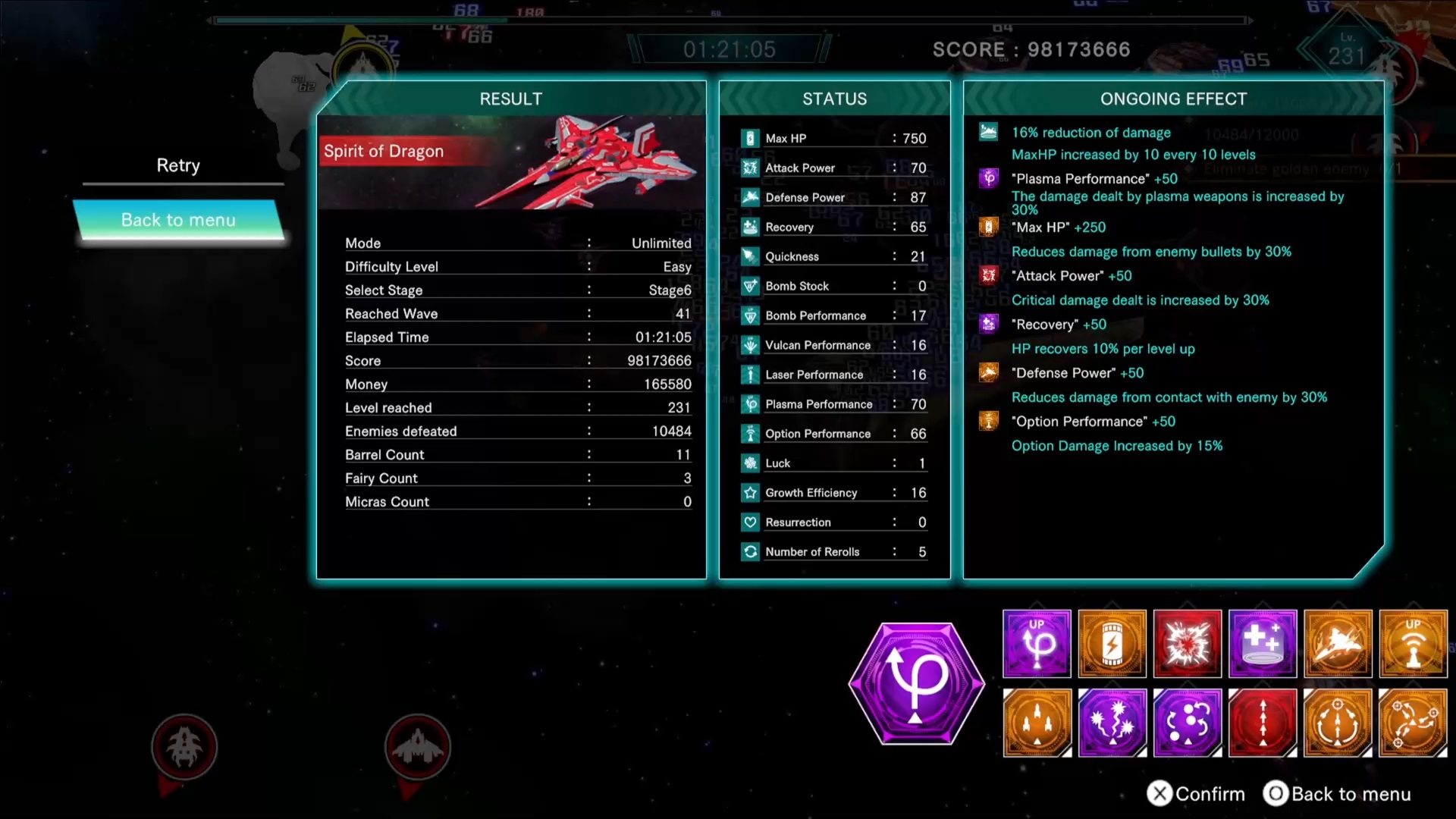Click the purple plasma UP skill icon
The height and width of the screenshot is (819, 1456).
1037,644
